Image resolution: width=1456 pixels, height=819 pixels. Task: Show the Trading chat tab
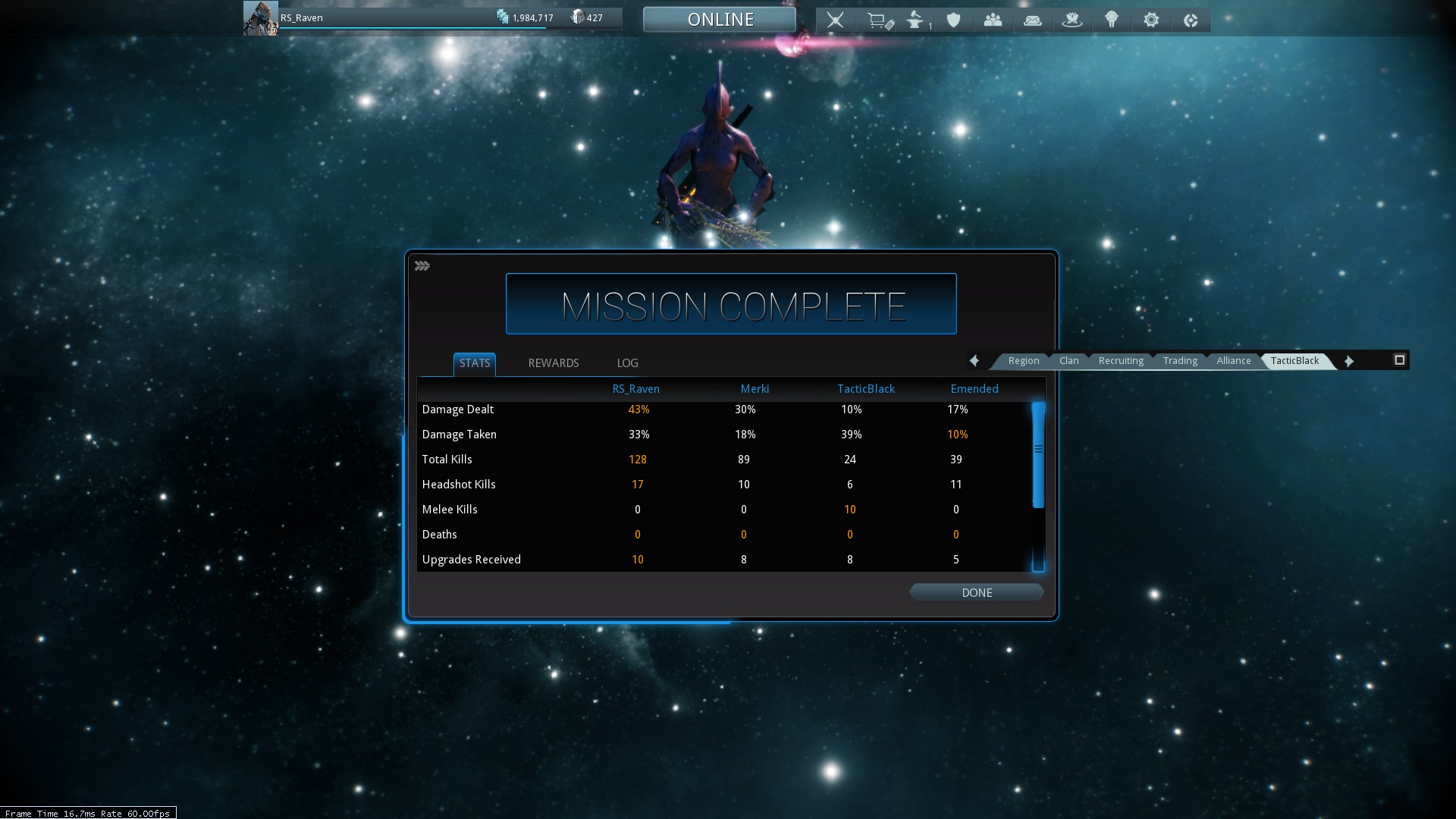click(1180, 361)
